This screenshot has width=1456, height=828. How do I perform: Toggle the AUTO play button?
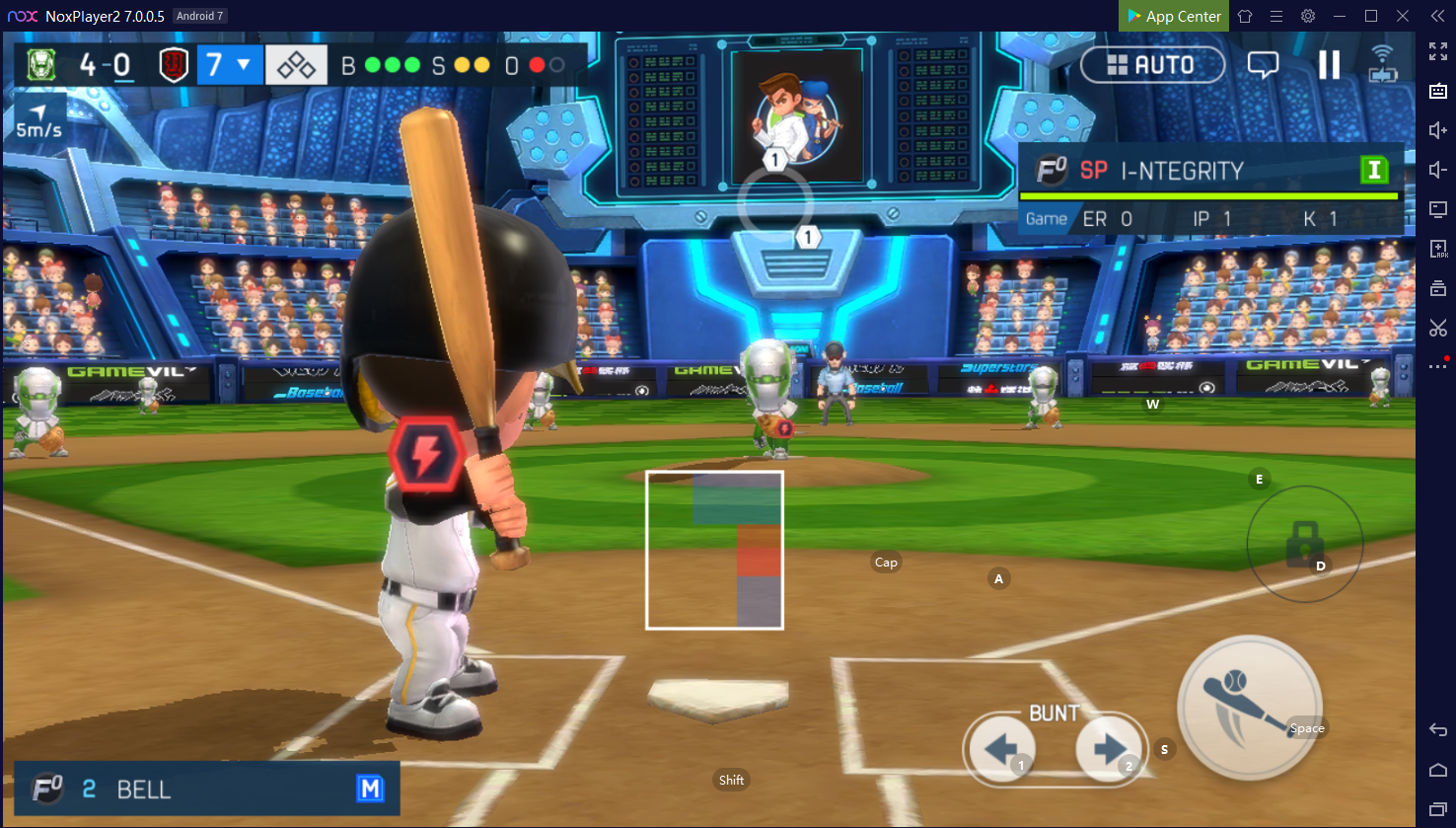[x=1152, y=65]
